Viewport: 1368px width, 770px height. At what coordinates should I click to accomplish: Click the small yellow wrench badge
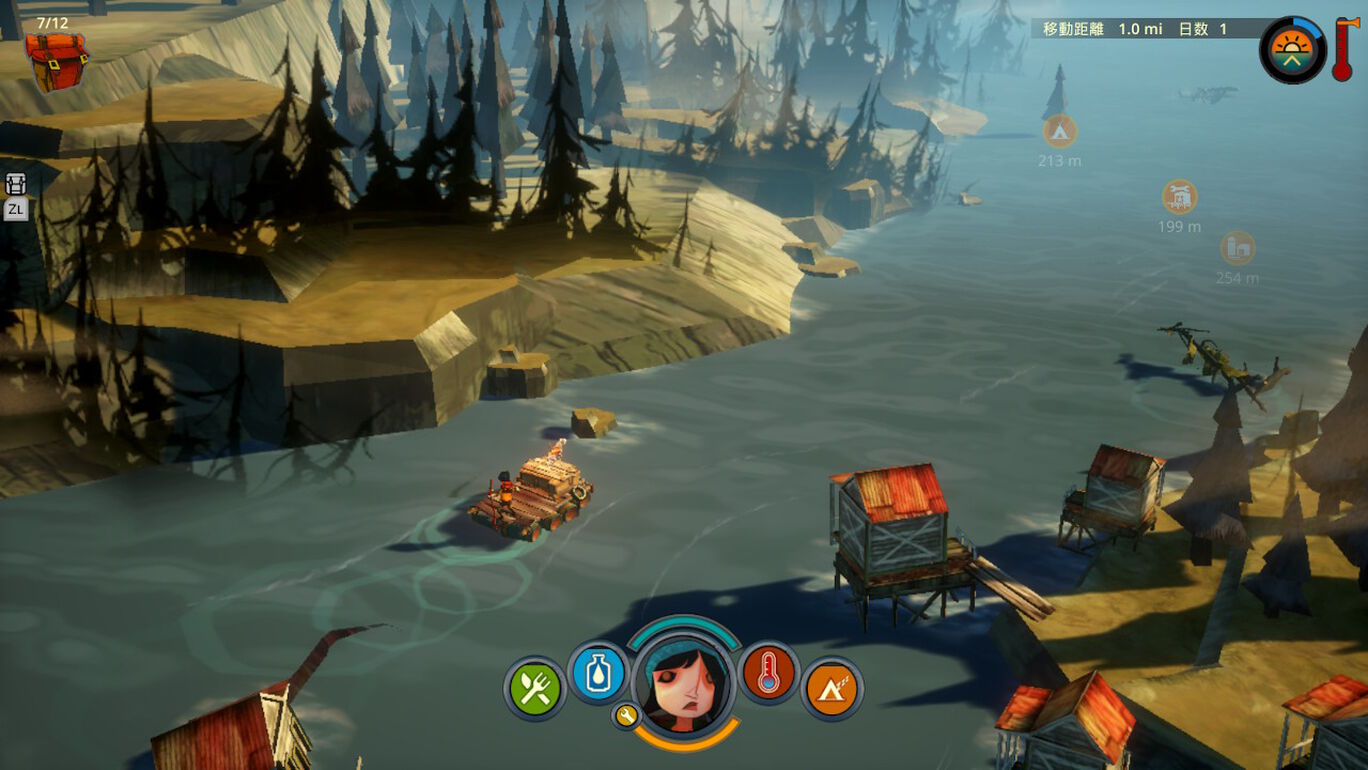pos(626,715)
